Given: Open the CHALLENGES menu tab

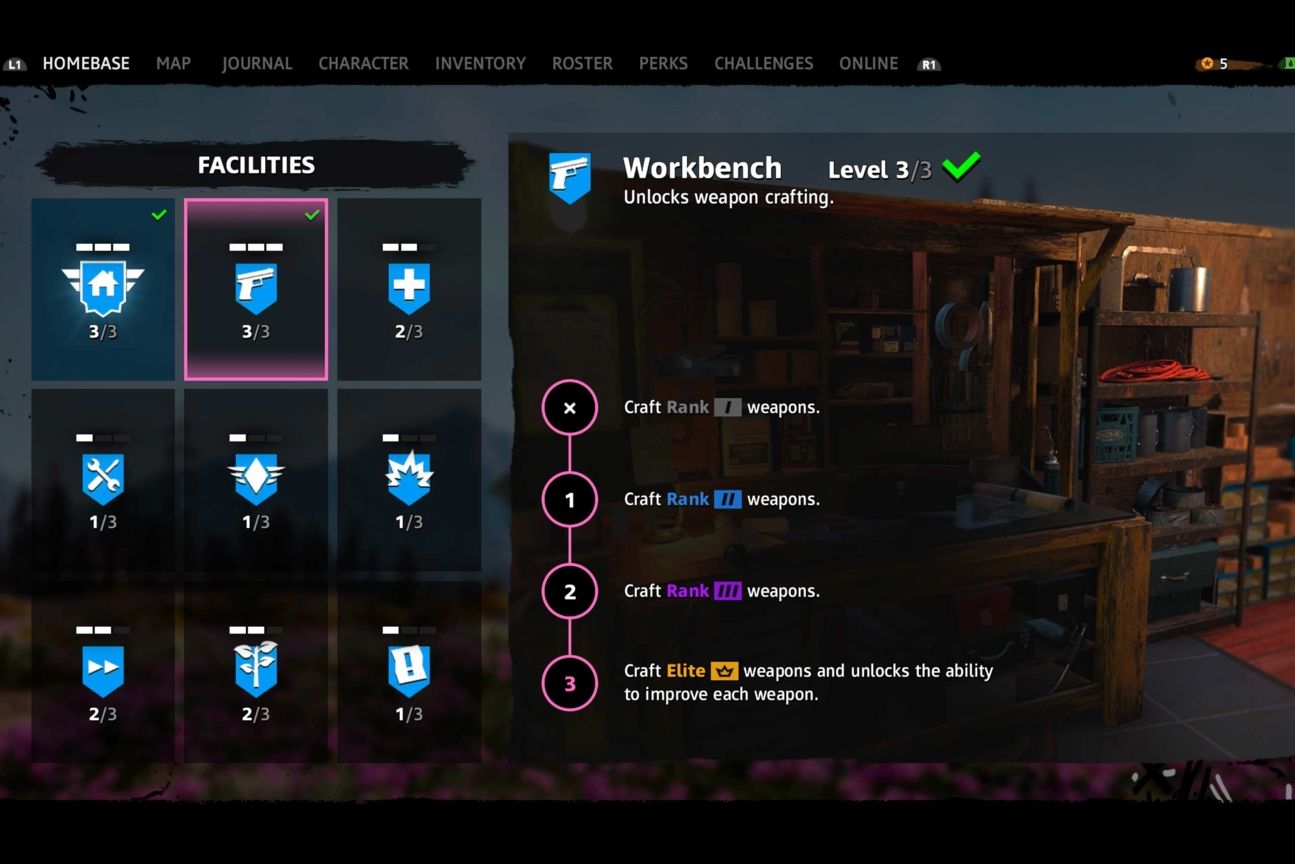Looking at the screenshot, I should pos(763,63).
